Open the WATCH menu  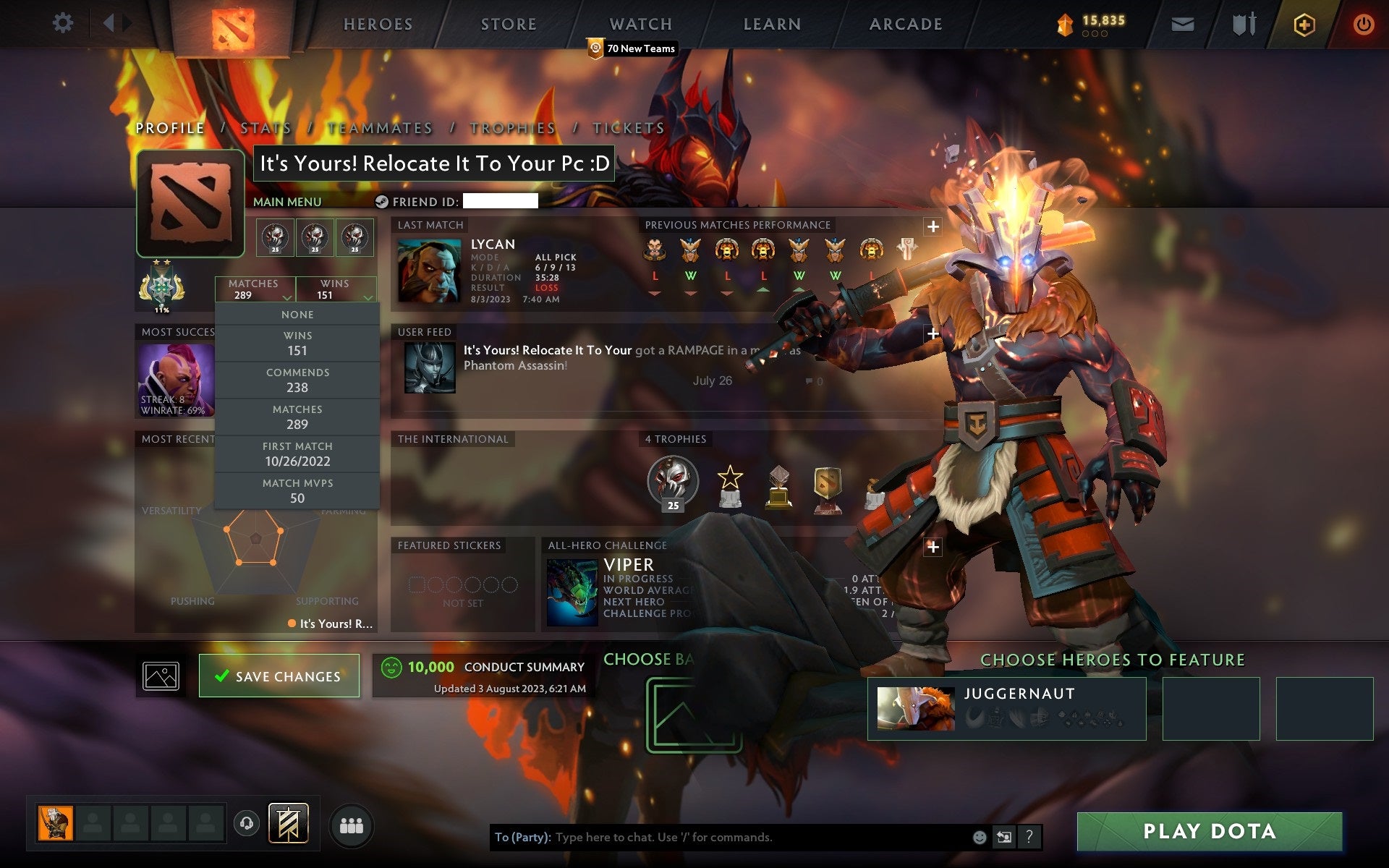[x=640, y=23]
